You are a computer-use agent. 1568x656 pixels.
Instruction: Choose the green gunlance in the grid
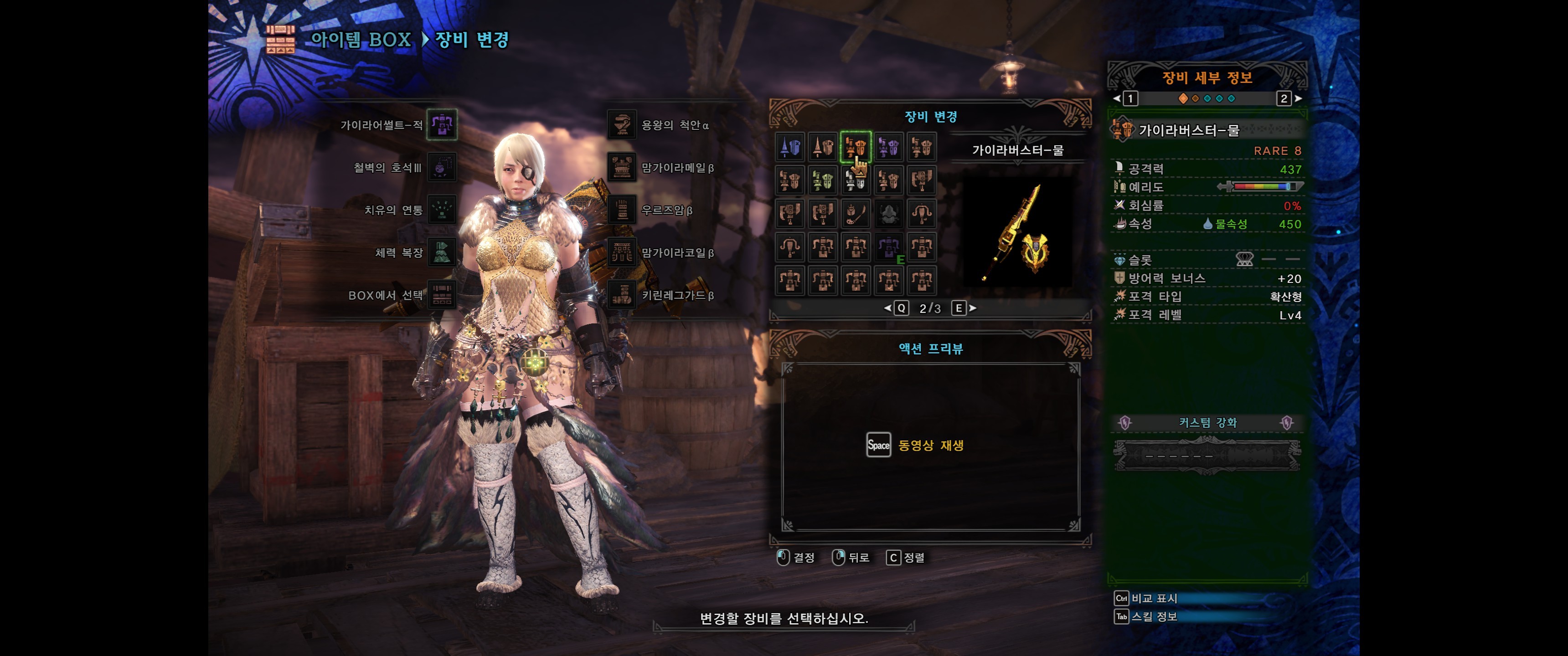click(x=823, y=181)
